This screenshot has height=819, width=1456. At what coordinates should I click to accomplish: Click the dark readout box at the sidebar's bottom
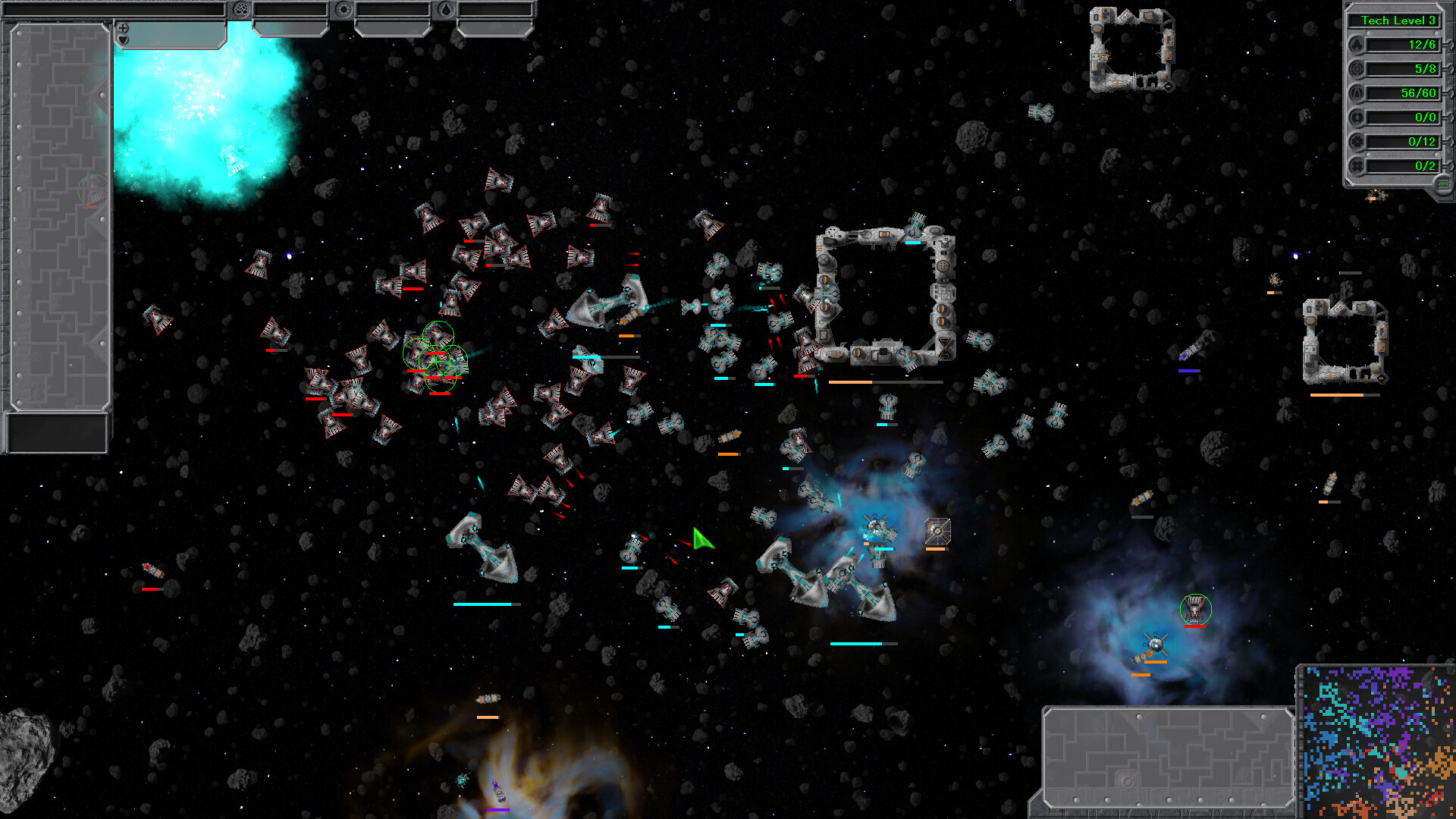coord(57,433)
